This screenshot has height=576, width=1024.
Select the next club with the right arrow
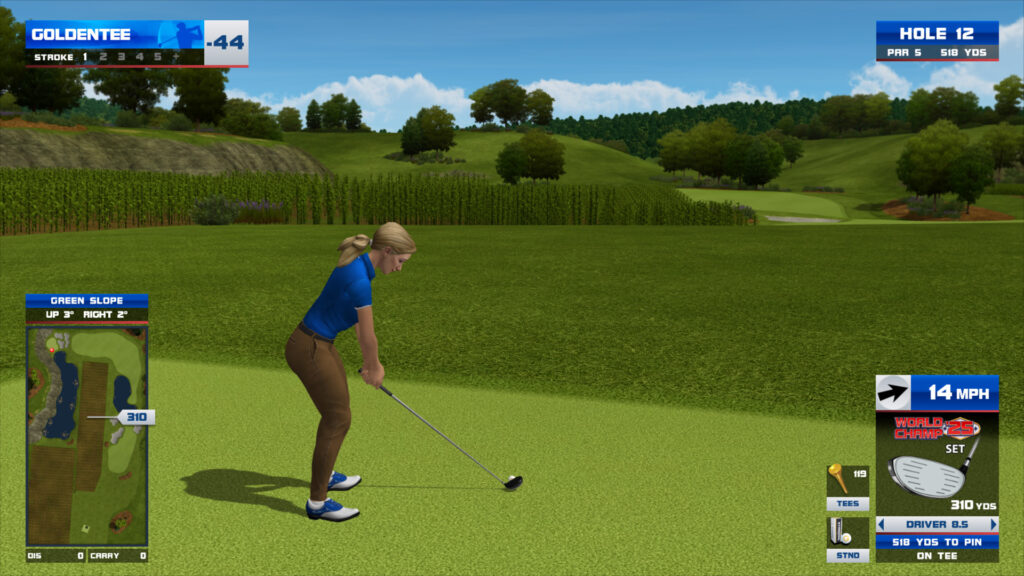993,524
